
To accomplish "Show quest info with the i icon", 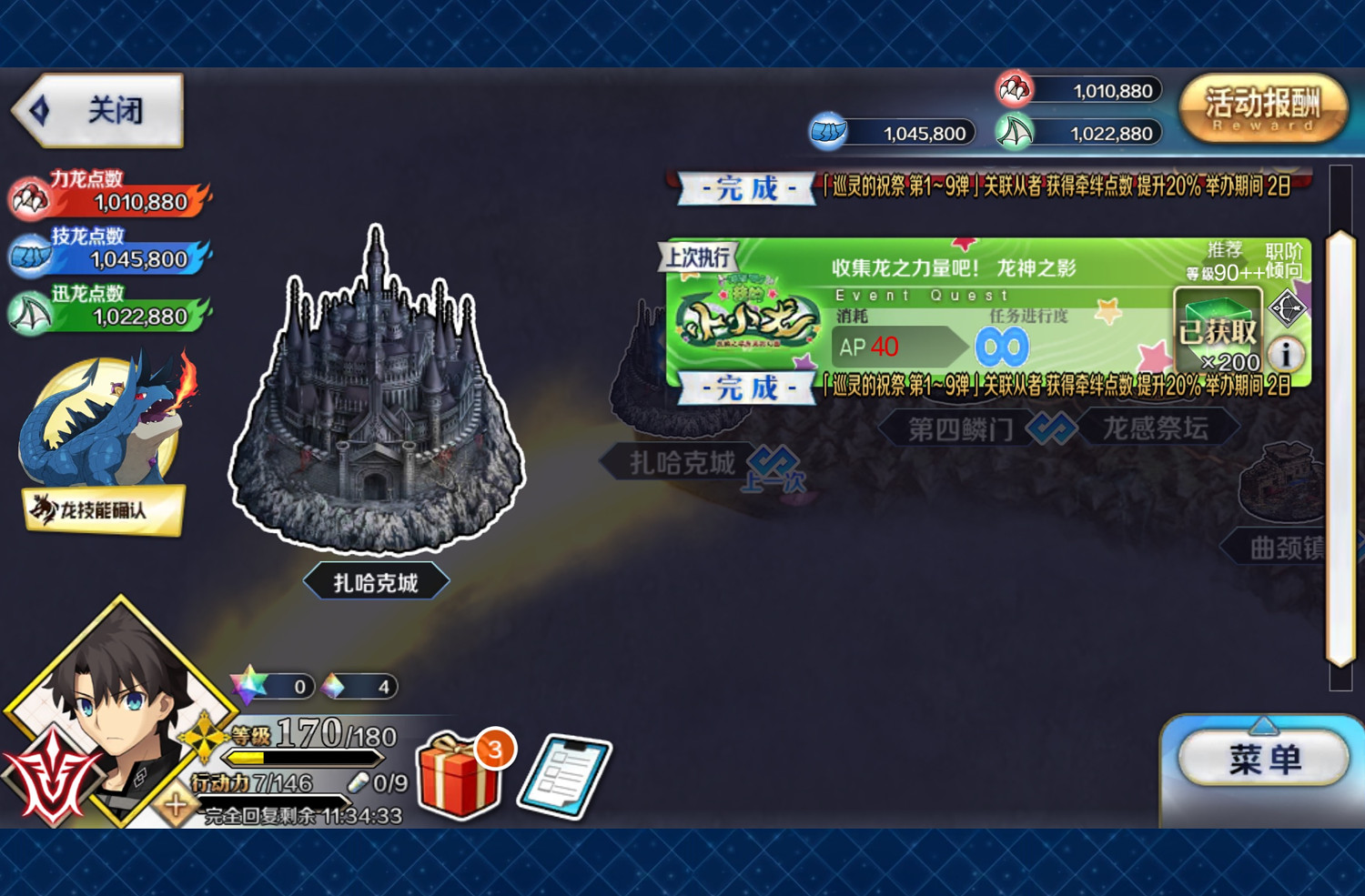I will coord(1286,354).
